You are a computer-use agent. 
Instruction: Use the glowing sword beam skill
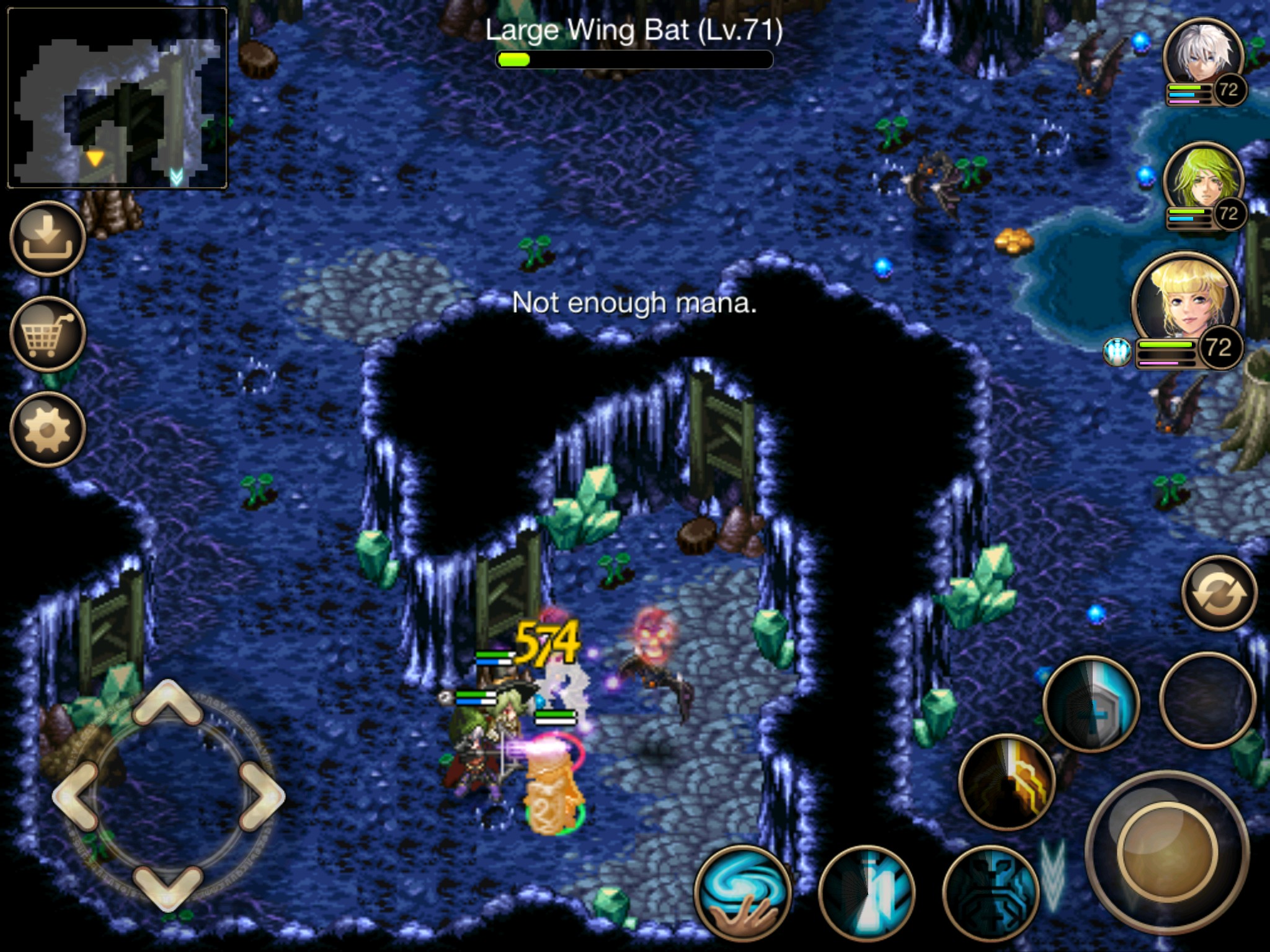866,893
